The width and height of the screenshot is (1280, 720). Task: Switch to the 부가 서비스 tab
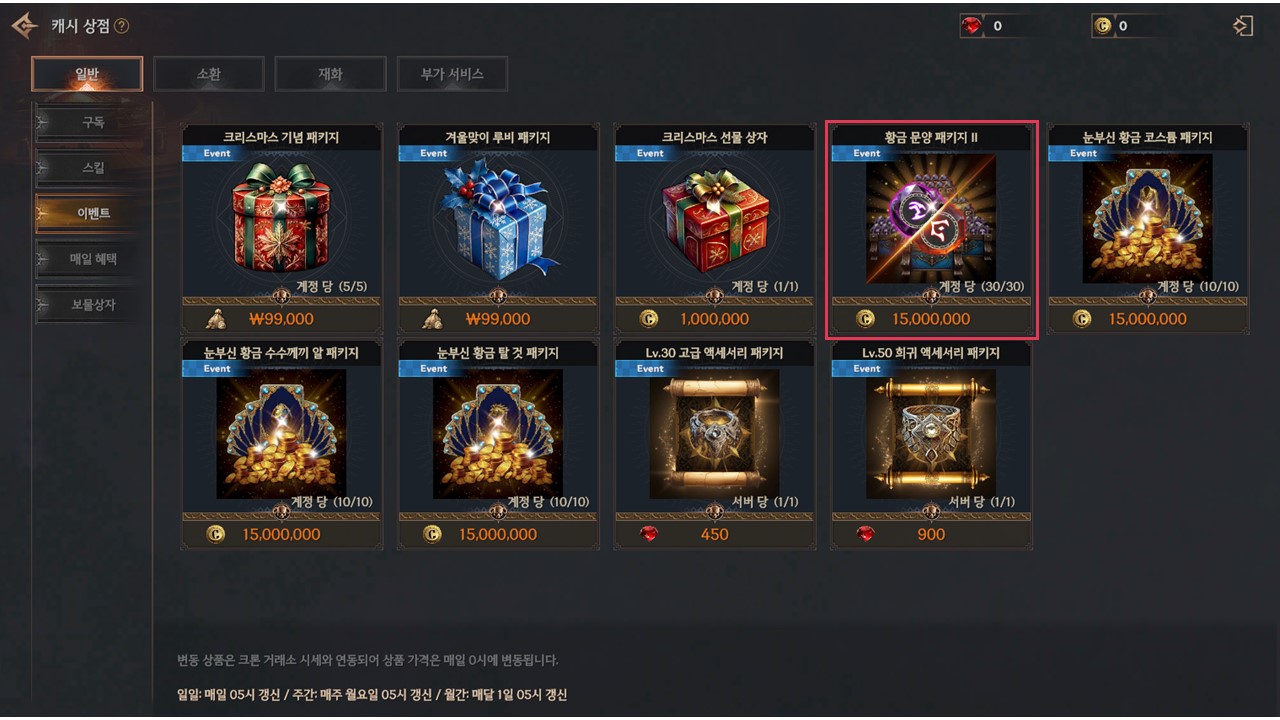(x=451, y=74)
